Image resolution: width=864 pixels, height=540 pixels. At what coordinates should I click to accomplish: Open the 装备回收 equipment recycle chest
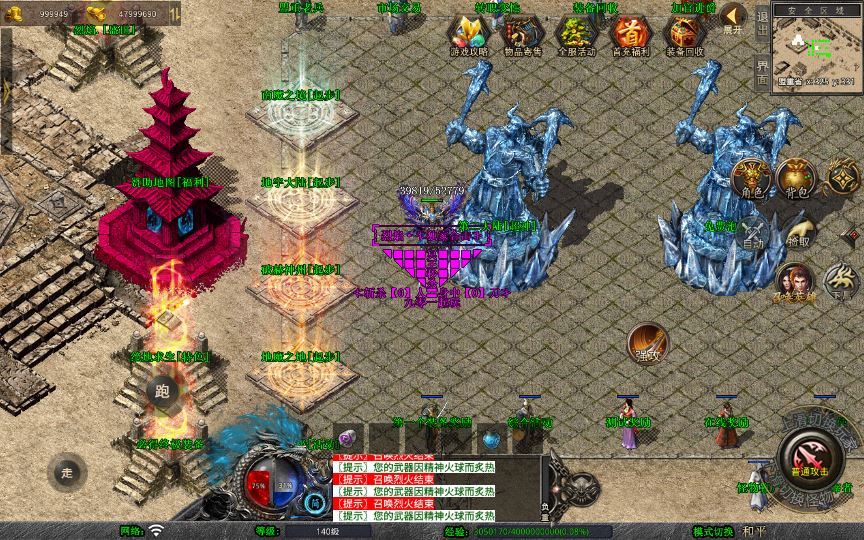pos(684,34)
